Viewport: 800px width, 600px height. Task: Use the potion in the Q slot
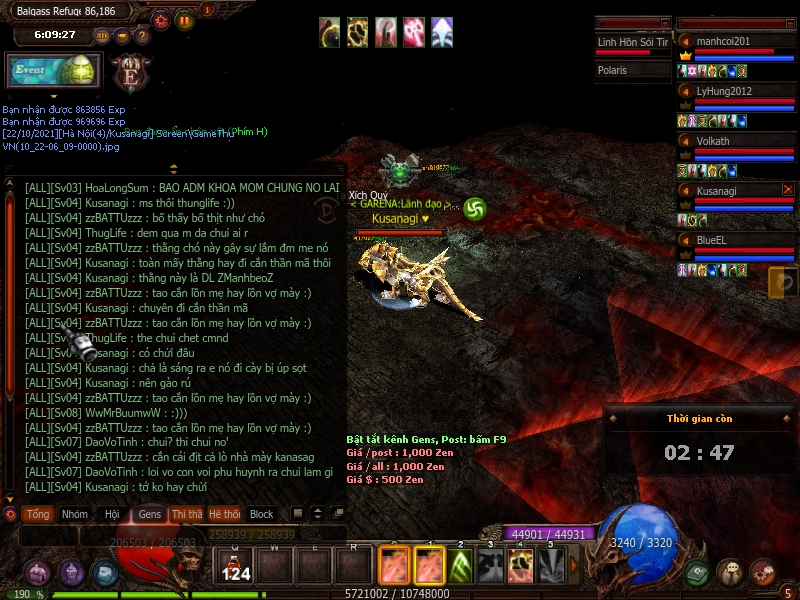click(236, 566)
